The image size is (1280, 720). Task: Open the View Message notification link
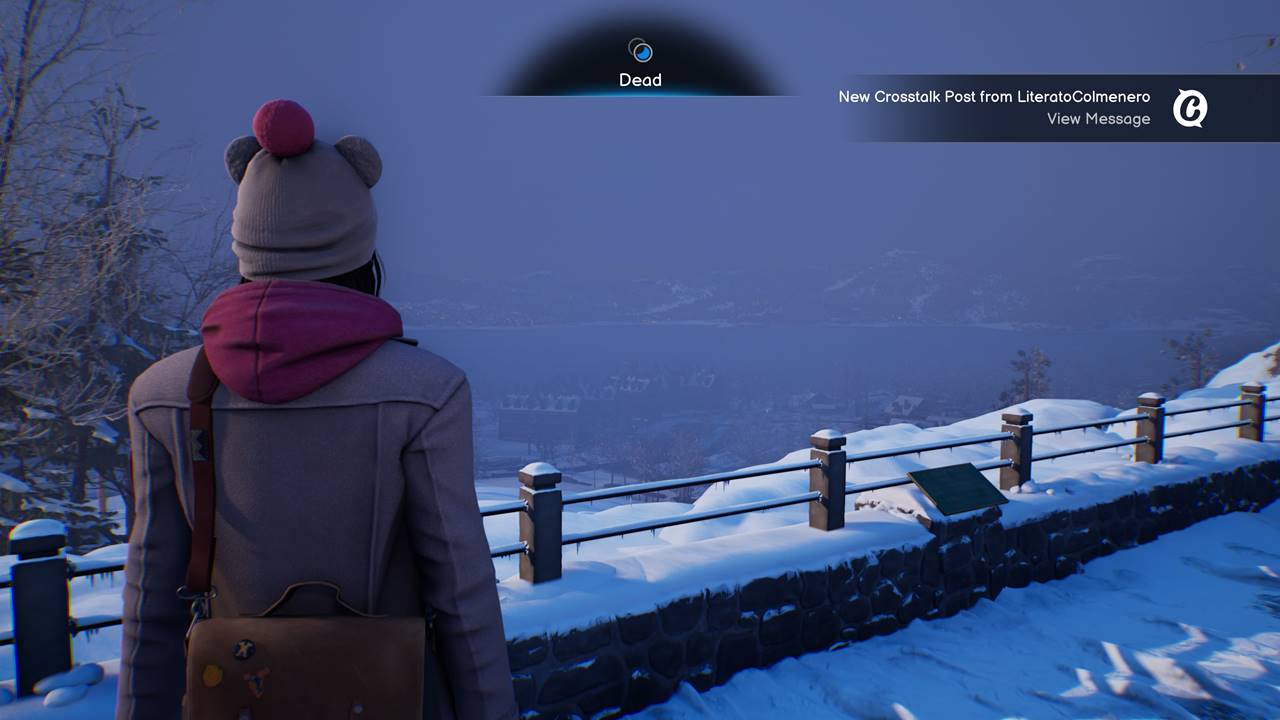(1098, 119)
